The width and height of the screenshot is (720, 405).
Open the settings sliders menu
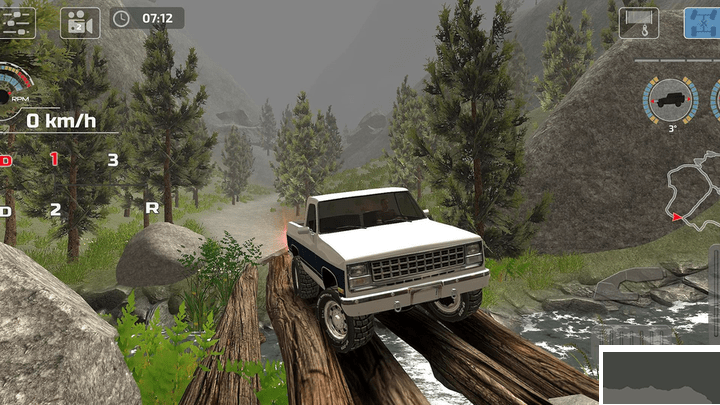[16, 20]
